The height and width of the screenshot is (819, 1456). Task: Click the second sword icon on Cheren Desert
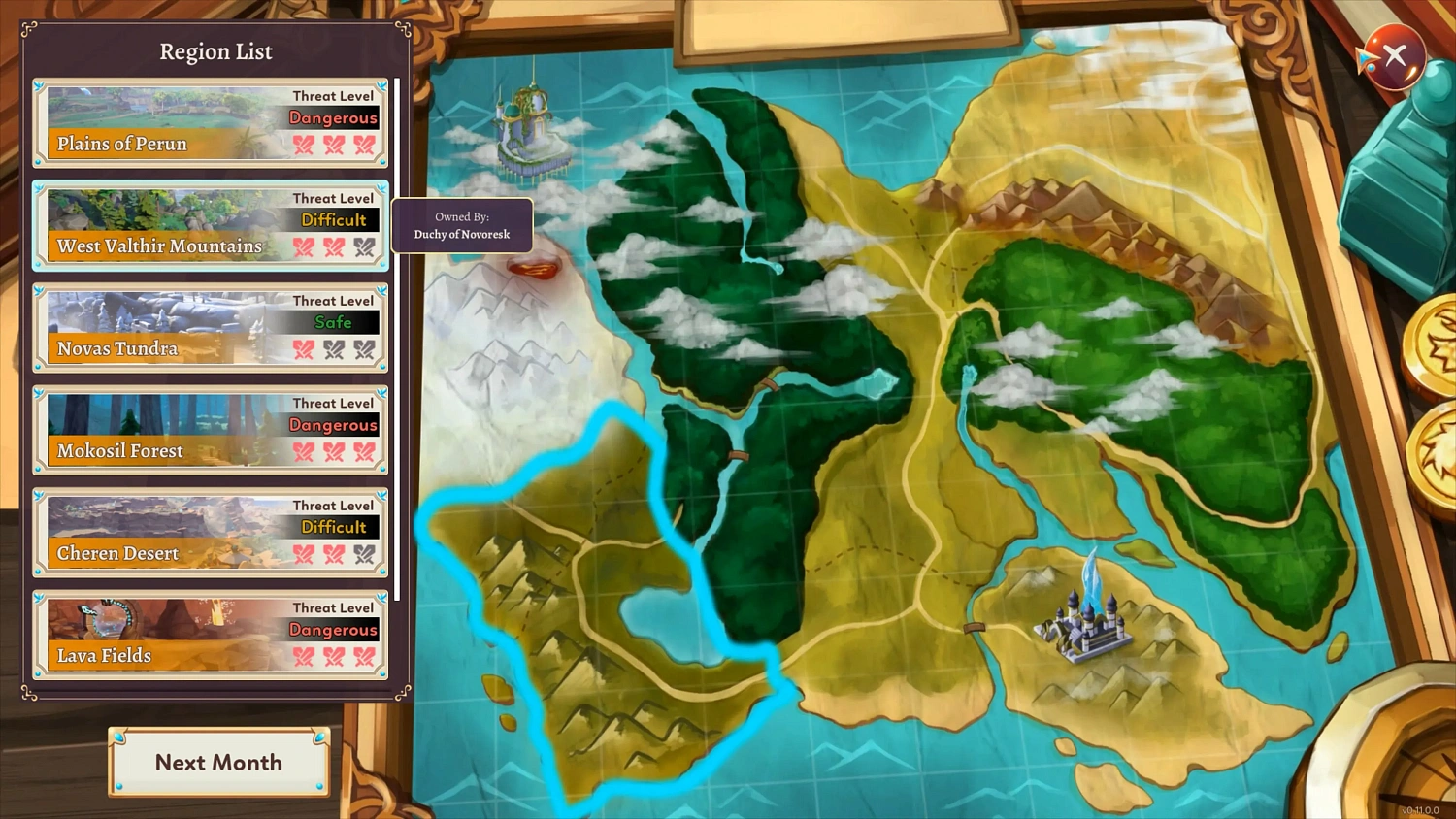pos(334,555)
